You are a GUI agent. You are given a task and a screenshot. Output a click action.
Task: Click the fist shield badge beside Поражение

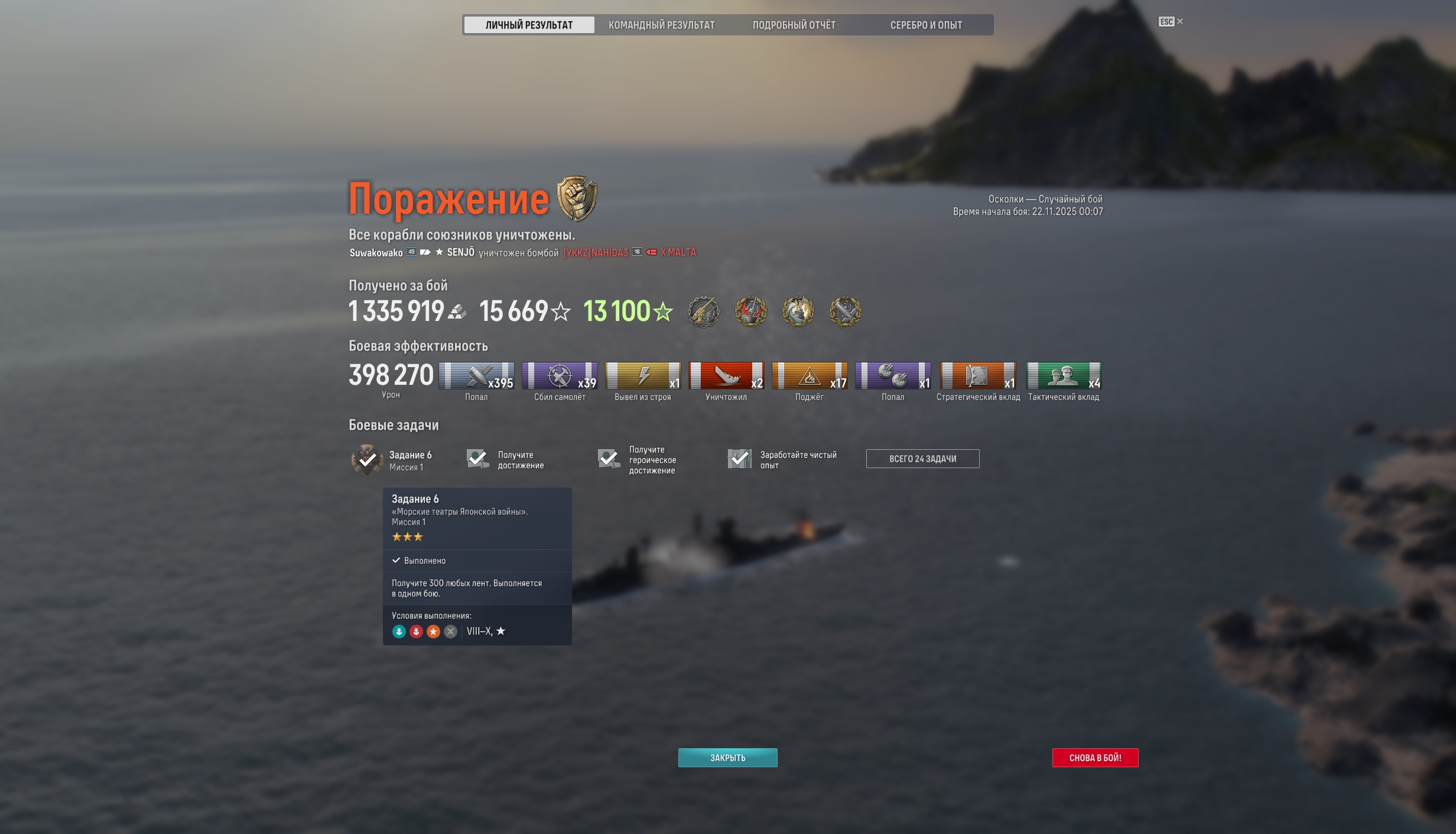point(577,198)
